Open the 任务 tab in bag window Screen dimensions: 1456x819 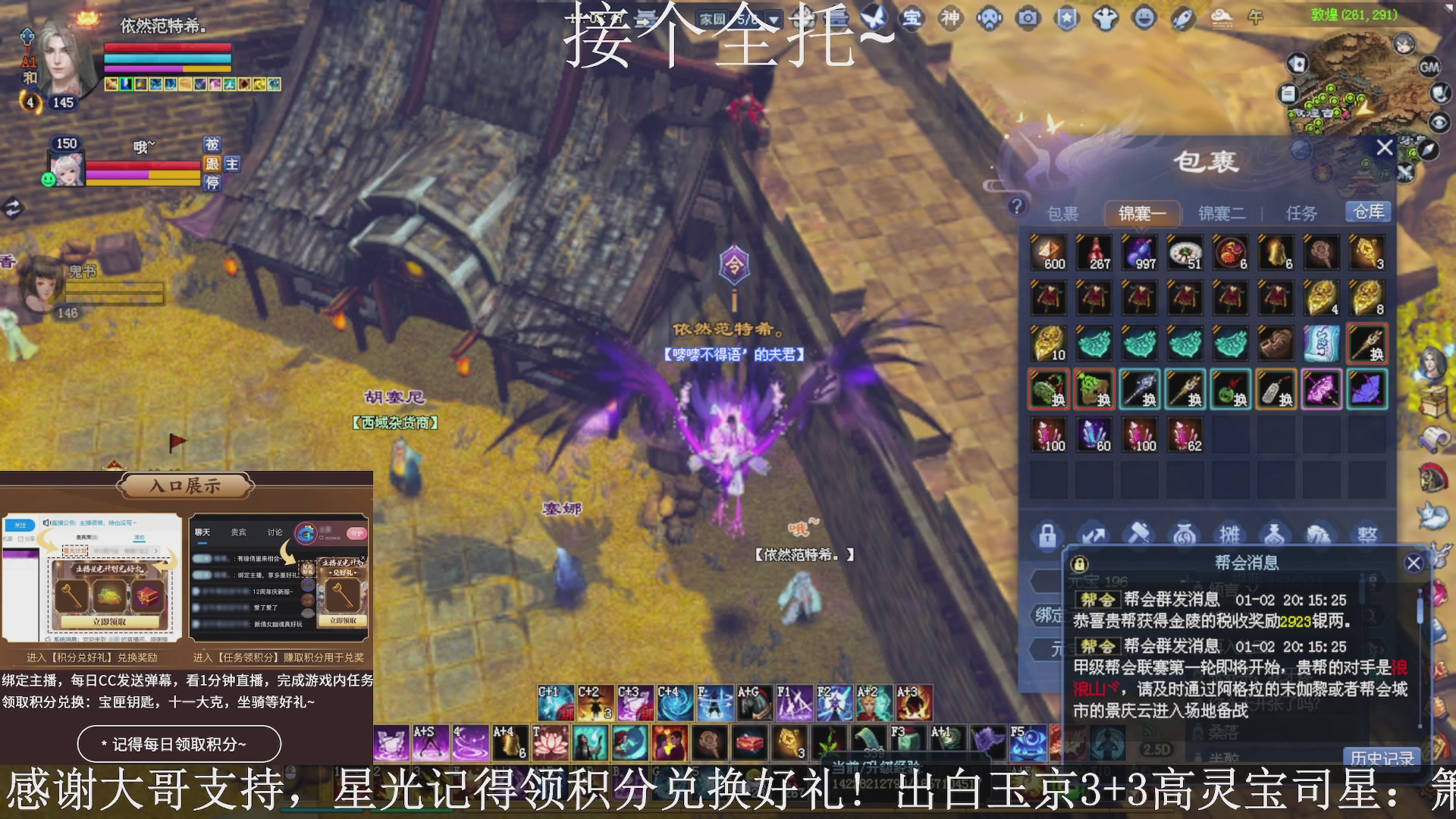[1303, 213]
